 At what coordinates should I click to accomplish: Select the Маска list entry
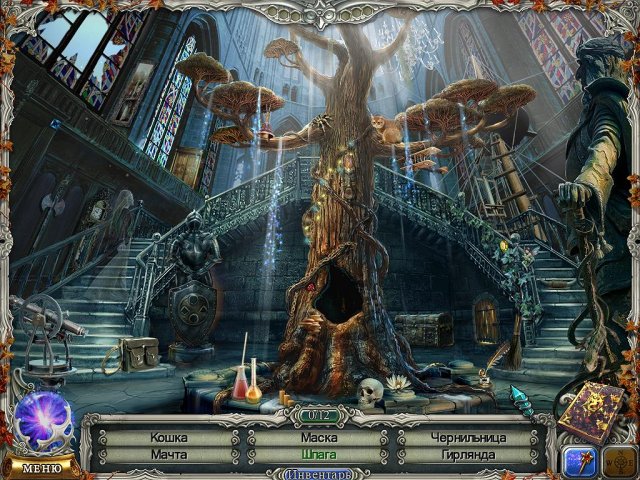317,437
